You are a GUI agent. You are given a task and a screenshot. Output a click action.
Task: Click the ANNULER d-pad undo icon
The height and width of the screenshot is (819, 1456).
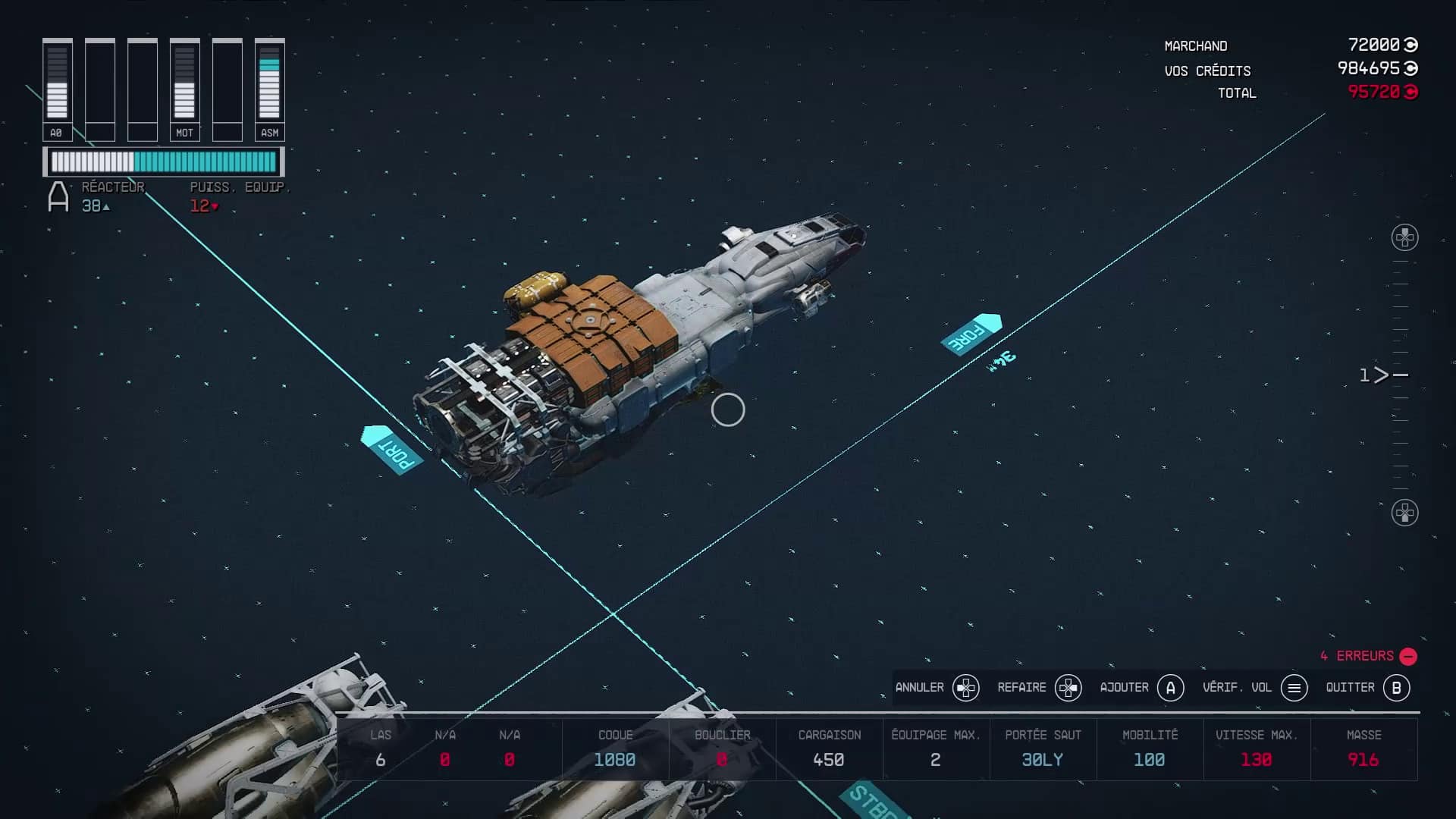pyautogui.click(x=965, y=688)
